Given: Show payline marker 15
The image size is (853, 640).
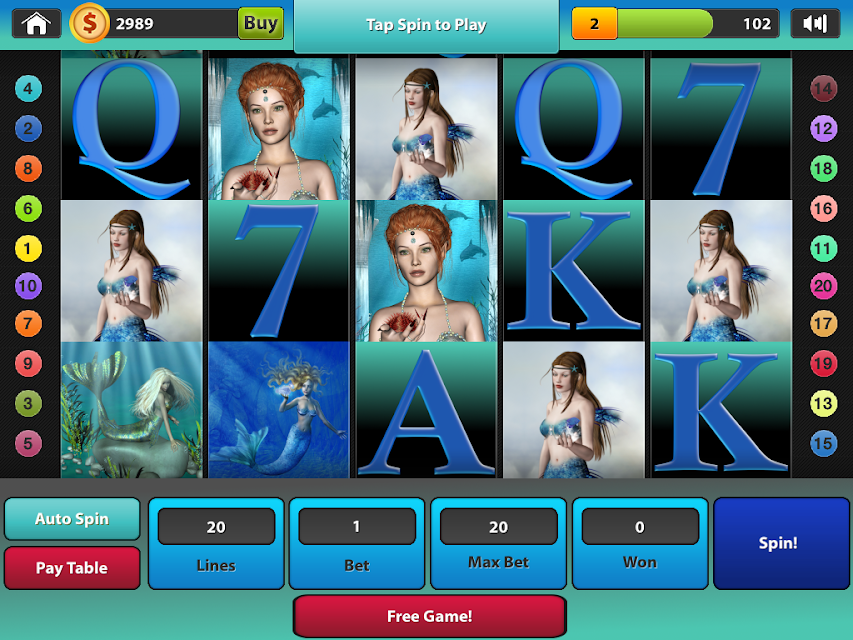Looking at the screenshot, I should pos(823,443).
